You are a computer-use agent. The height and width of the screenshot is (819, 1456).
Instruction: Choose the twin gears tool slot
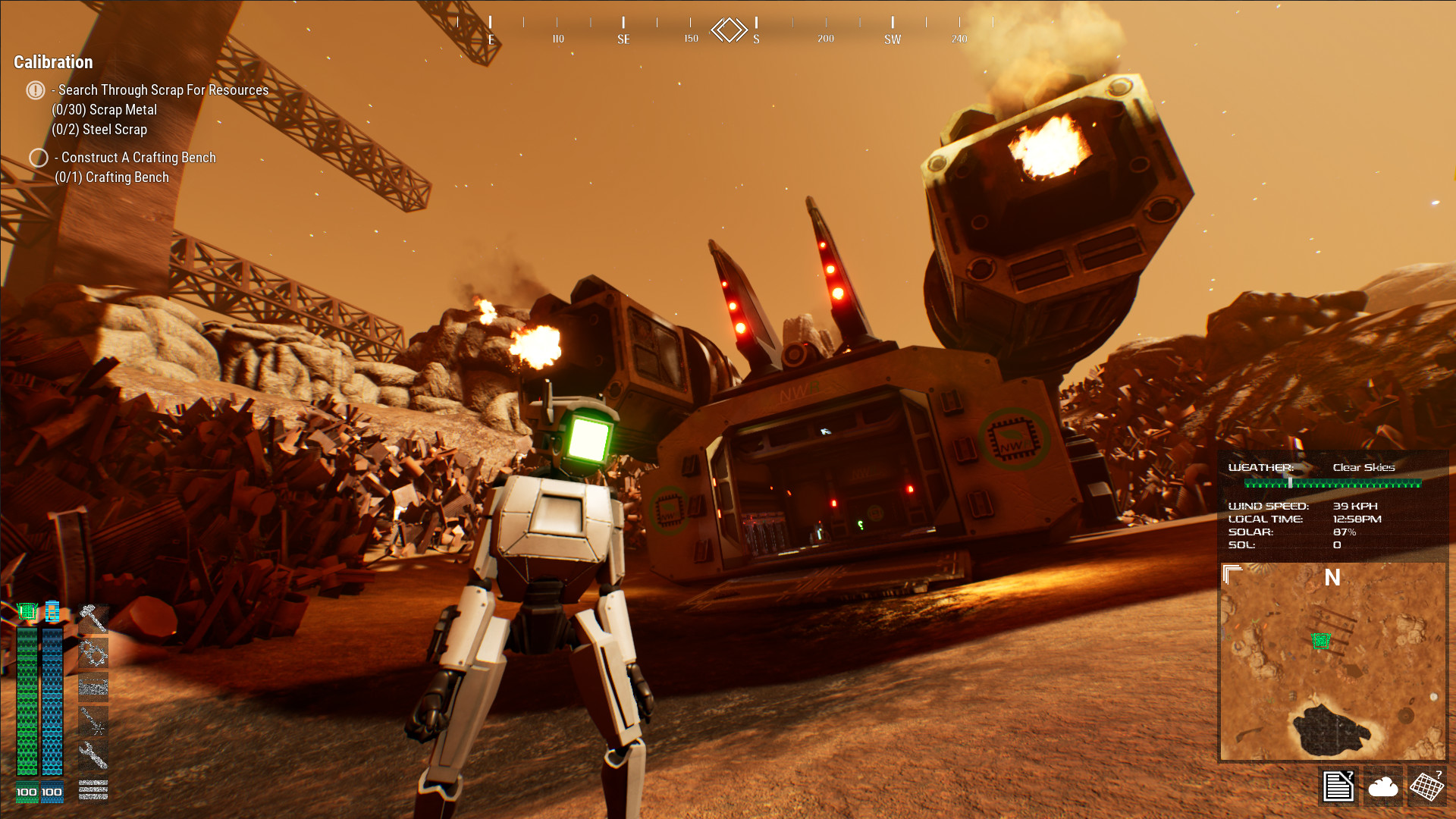click(x=93, y=653)
